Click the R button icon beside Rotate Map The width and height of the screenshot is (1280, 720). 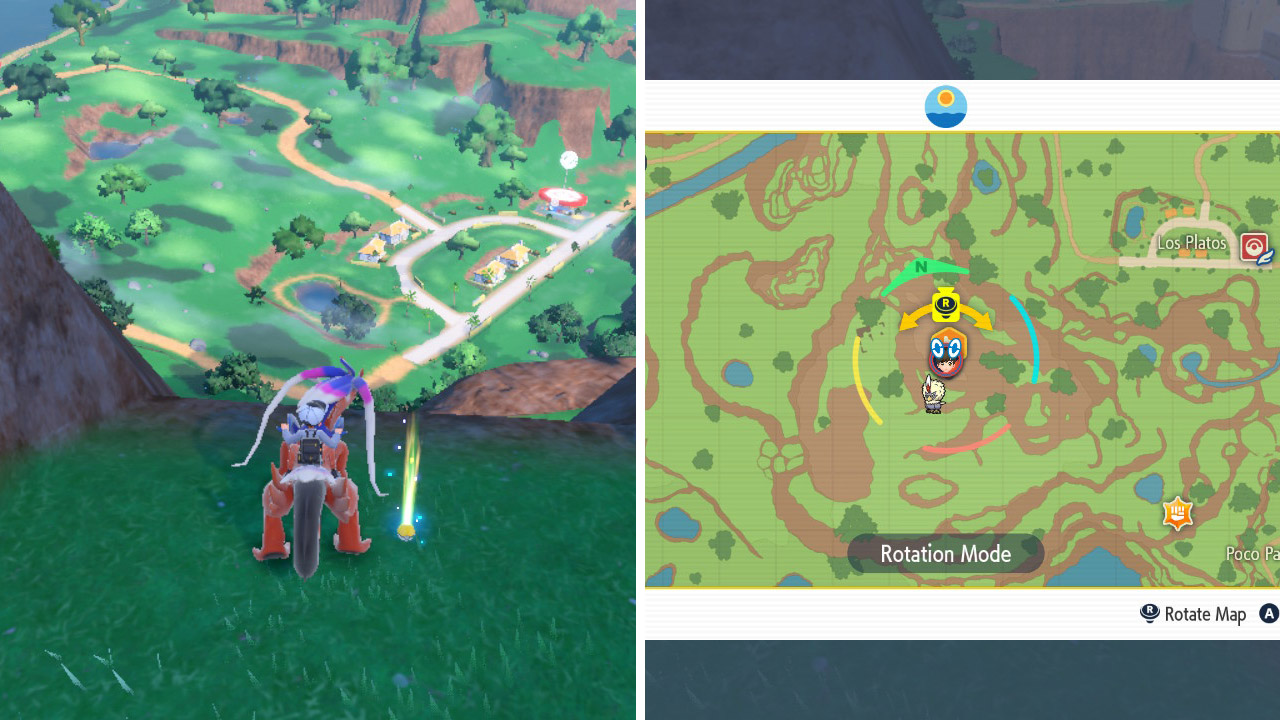(1148, 614)
